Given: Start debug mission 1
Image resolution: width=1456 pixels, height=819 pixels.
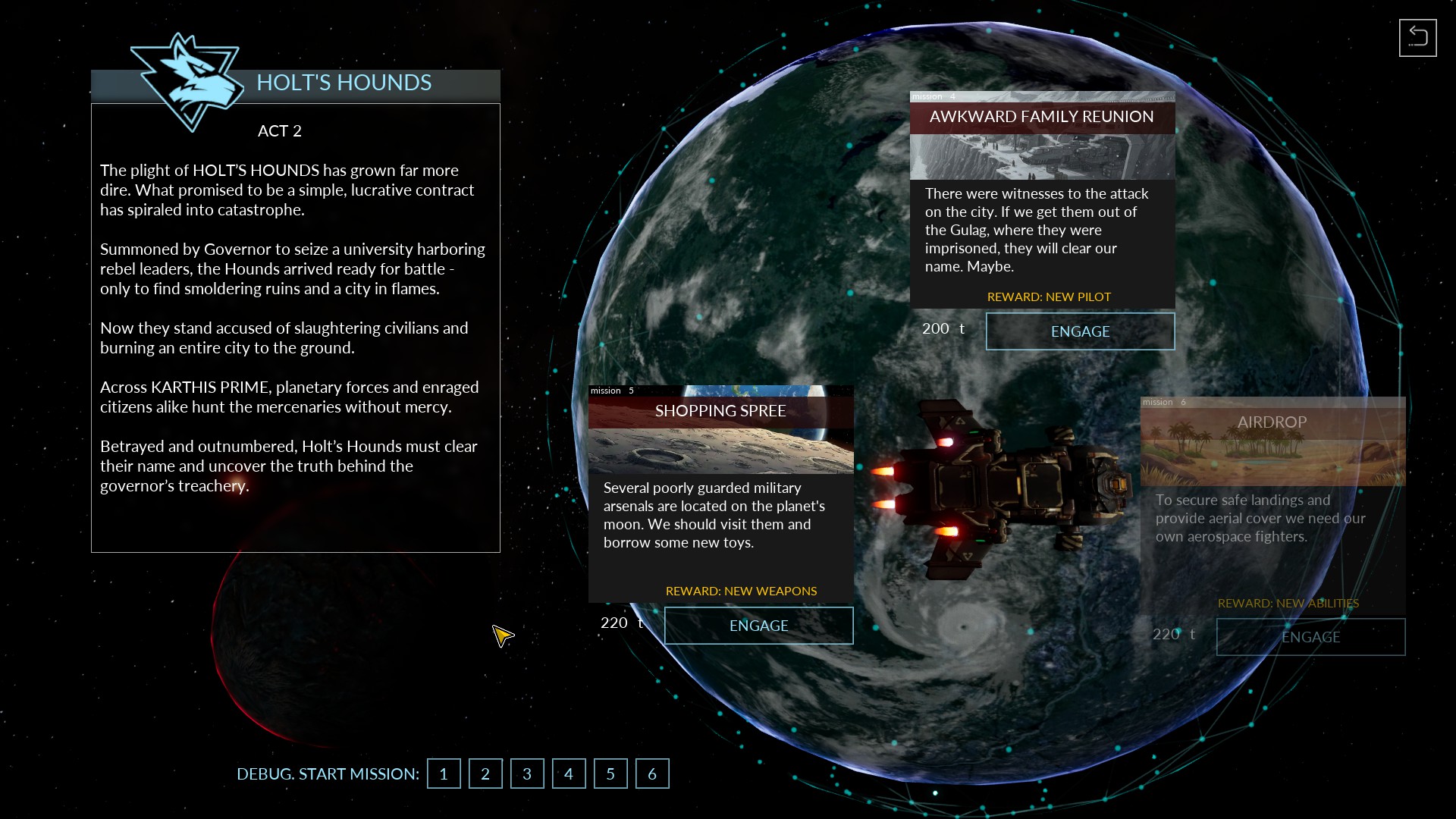Looking at the screenshot, I should pos(444,773).
